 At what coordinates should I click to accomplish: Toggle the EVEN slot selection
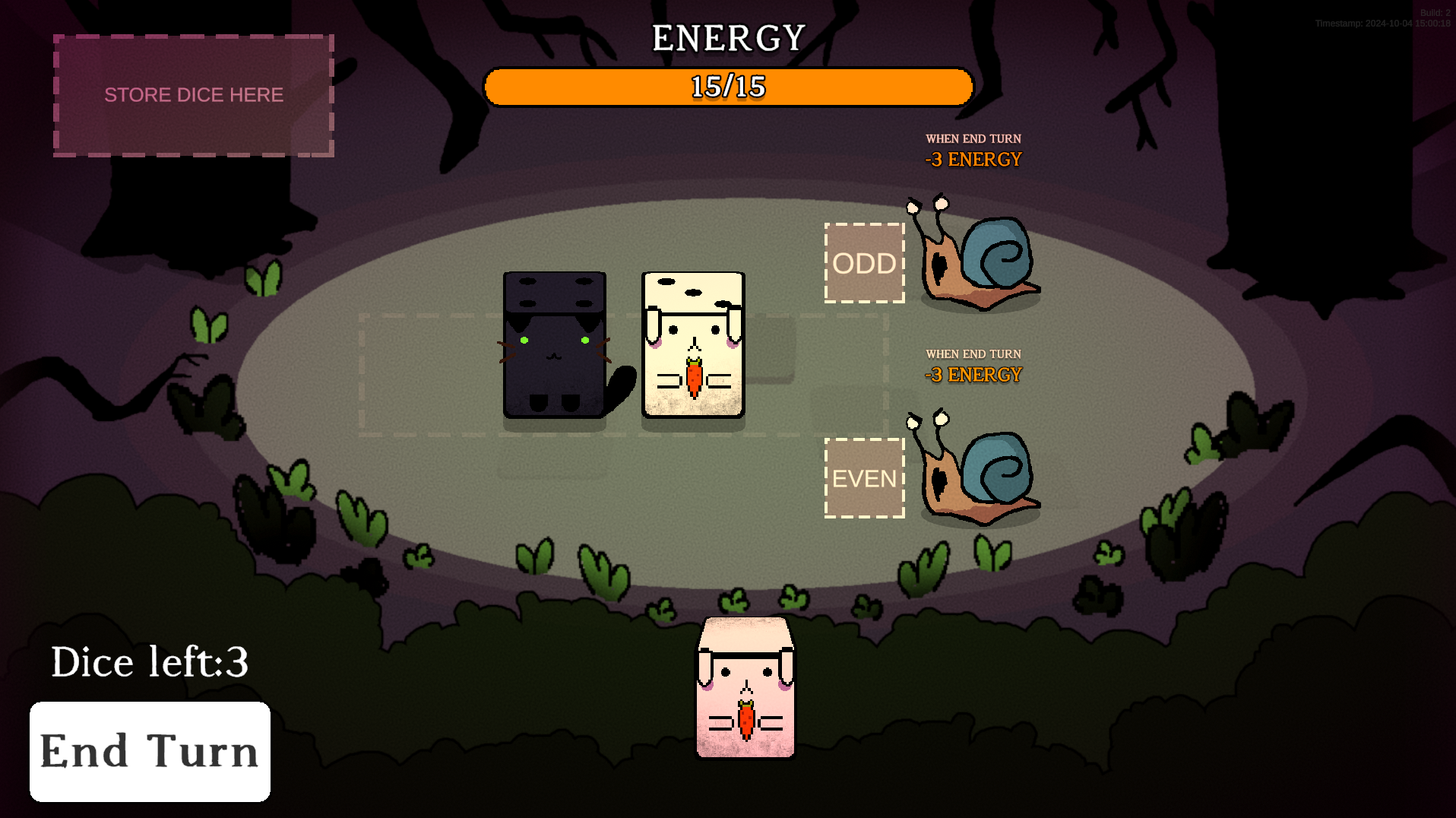pos(864,479)
